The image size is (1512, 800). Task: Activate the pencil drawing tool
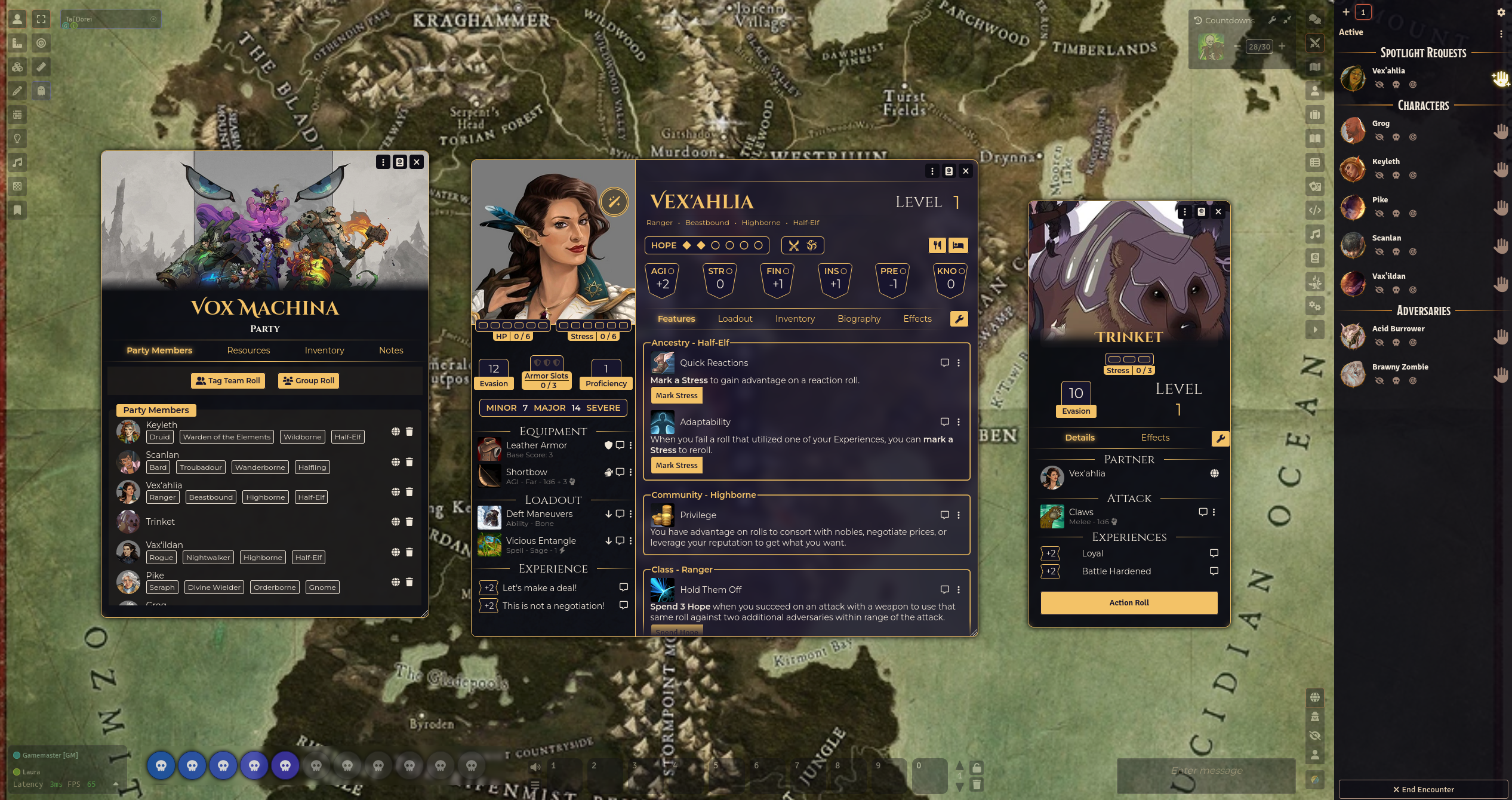[x=17, y=90]
